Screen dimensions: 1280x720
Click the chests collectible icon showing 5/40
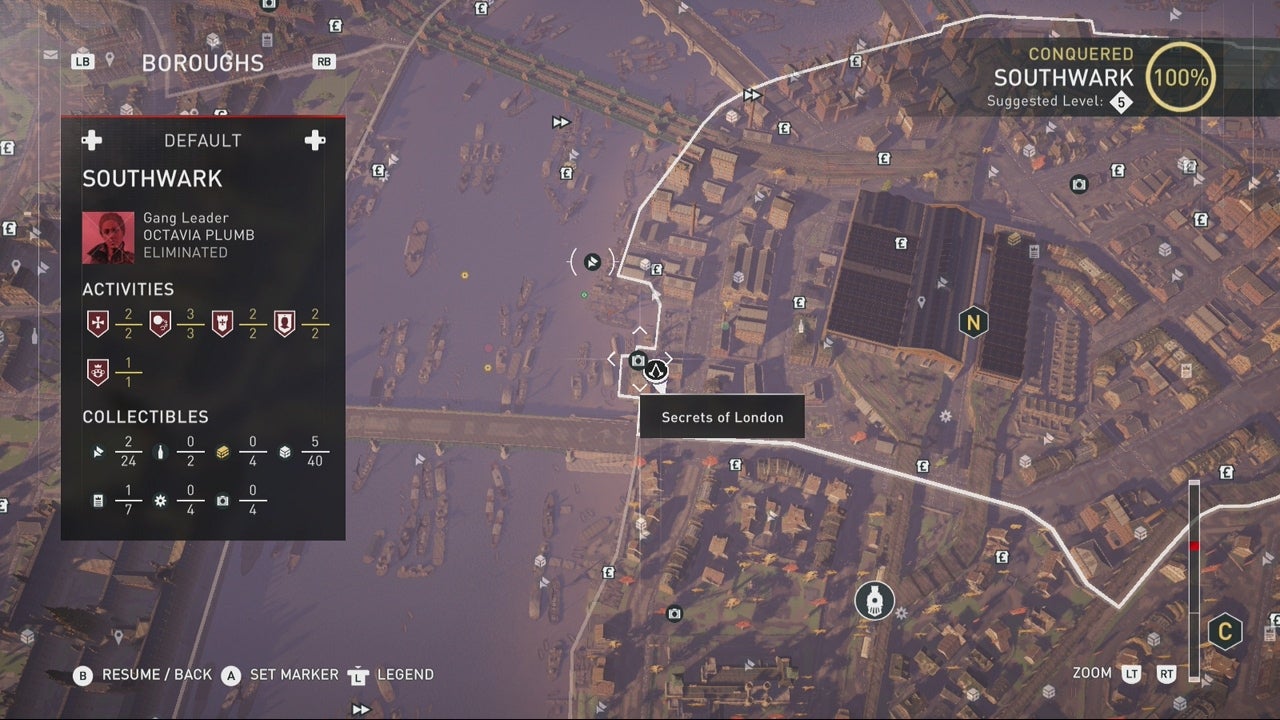pos(285,452)
